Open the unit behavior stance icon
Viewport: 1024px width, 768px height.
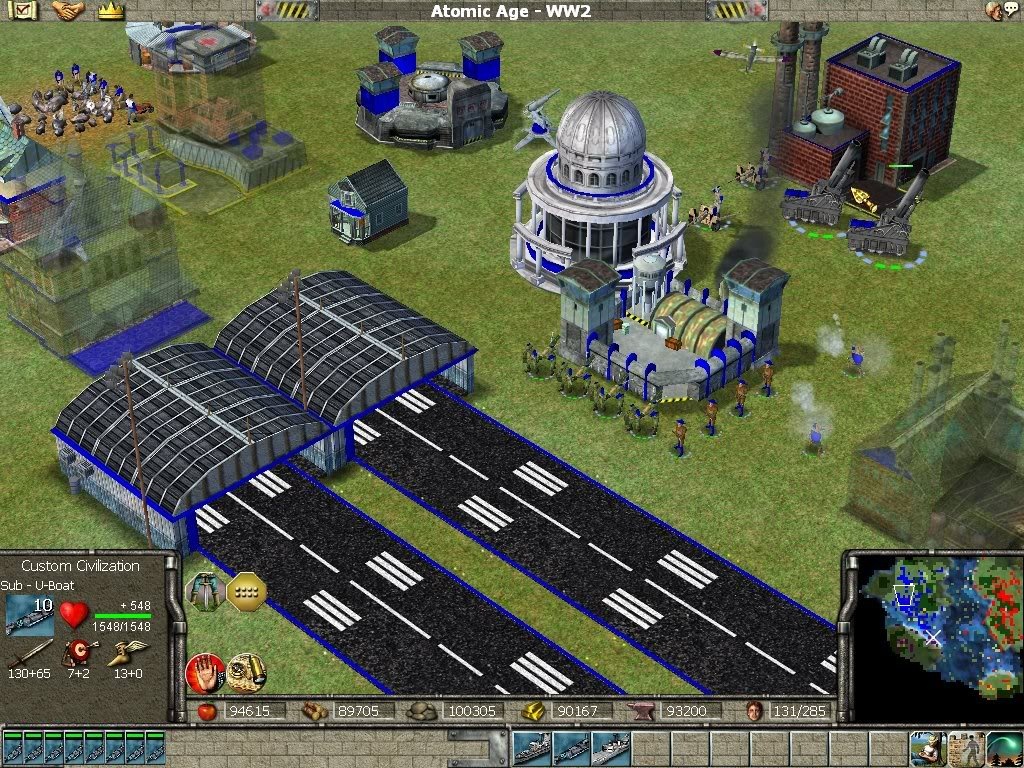(206, 593)
